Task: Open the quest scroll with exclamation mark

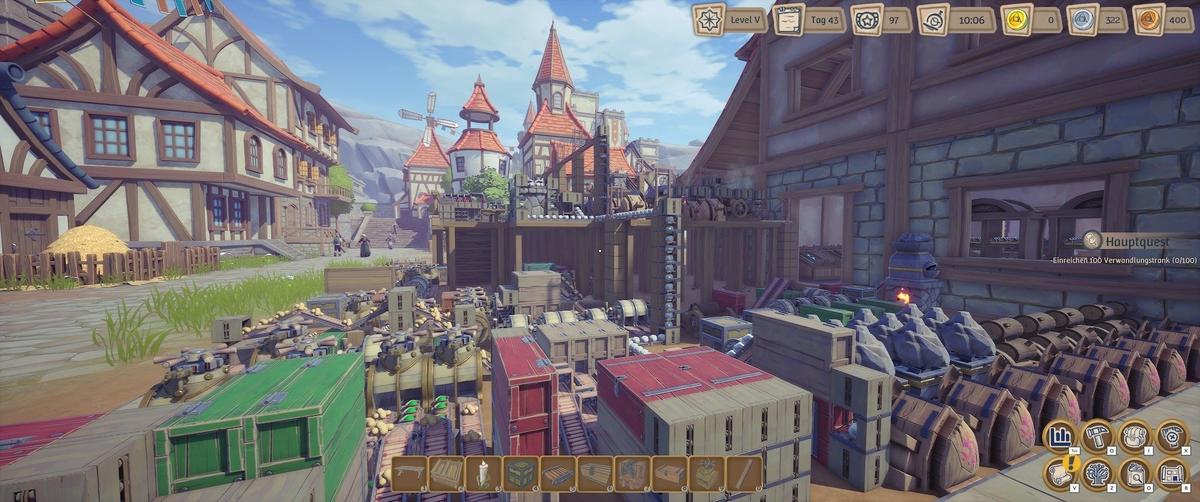Action: click(x=1060, y=472)
